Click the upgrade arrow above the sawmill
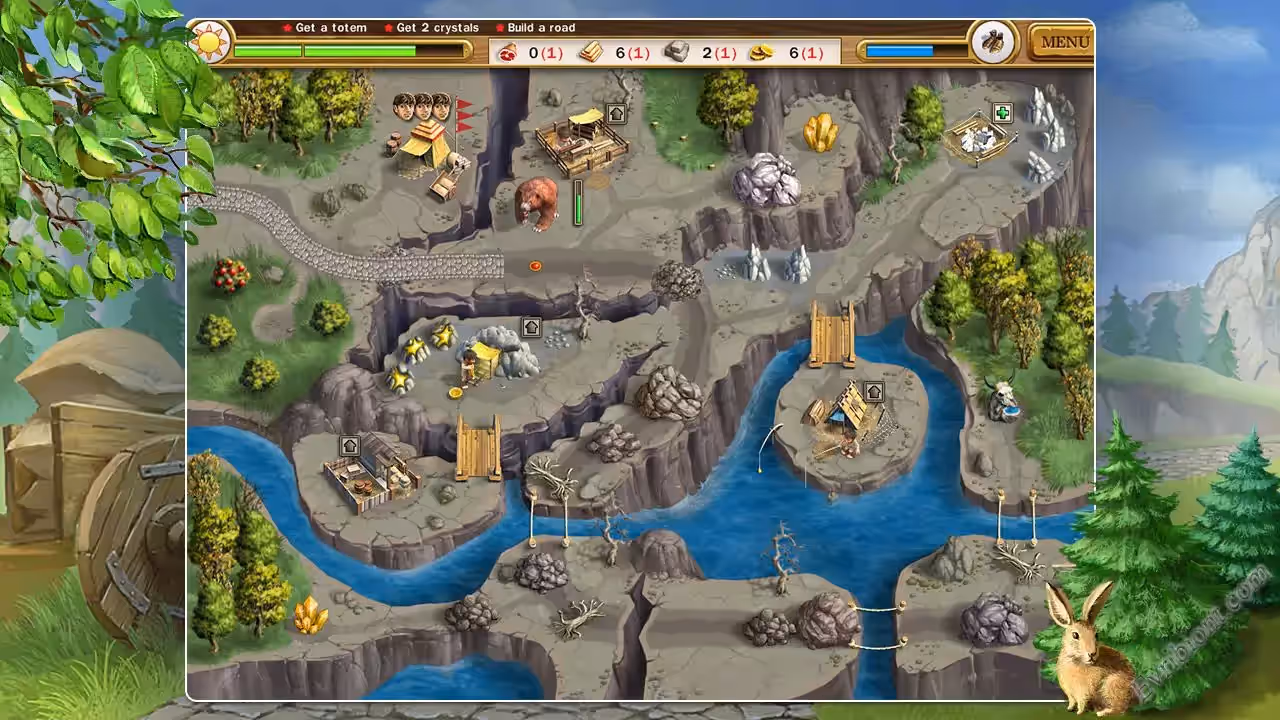 616,114
